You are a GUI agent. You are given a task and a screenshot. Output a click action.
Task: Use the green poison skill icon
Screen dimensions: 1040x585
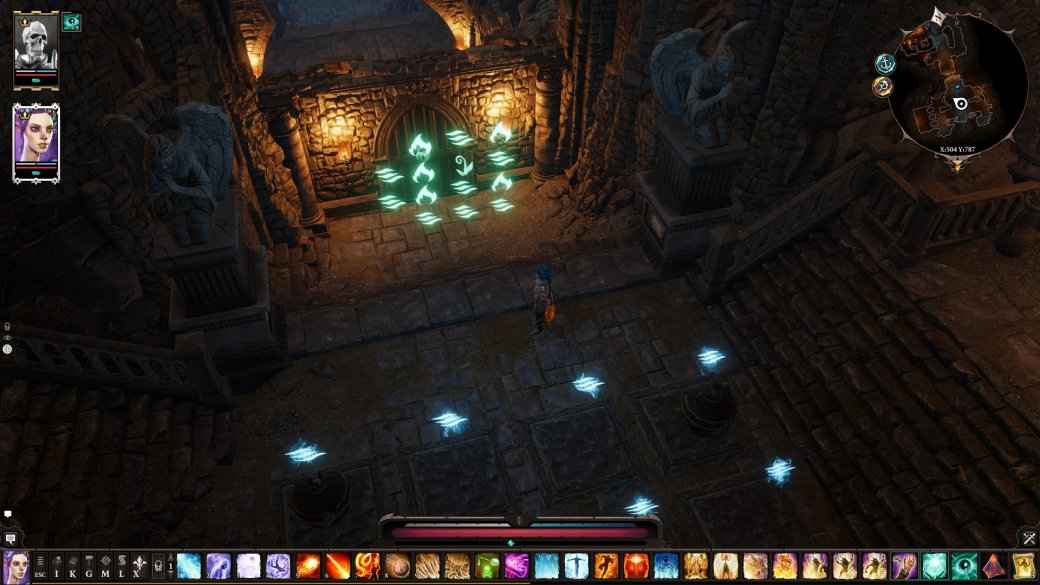[x=487, y=567]
